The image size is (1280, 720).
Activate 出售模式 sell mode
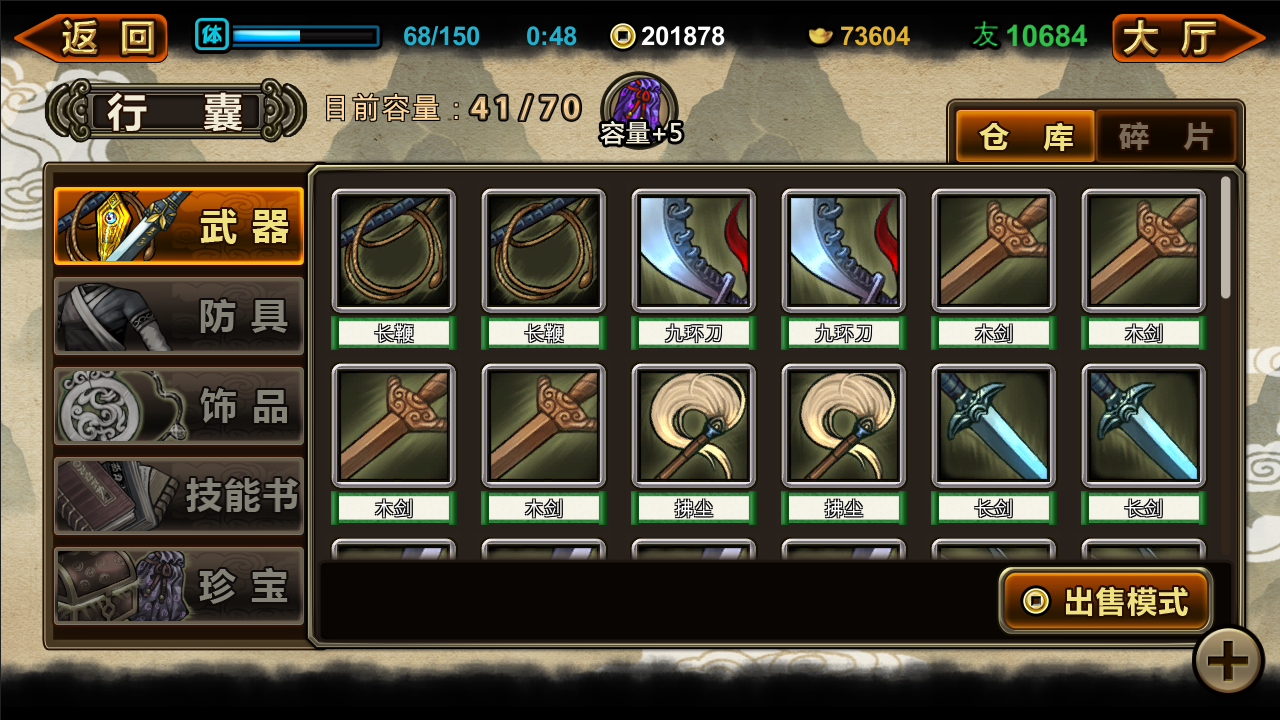coord(1106,601)
